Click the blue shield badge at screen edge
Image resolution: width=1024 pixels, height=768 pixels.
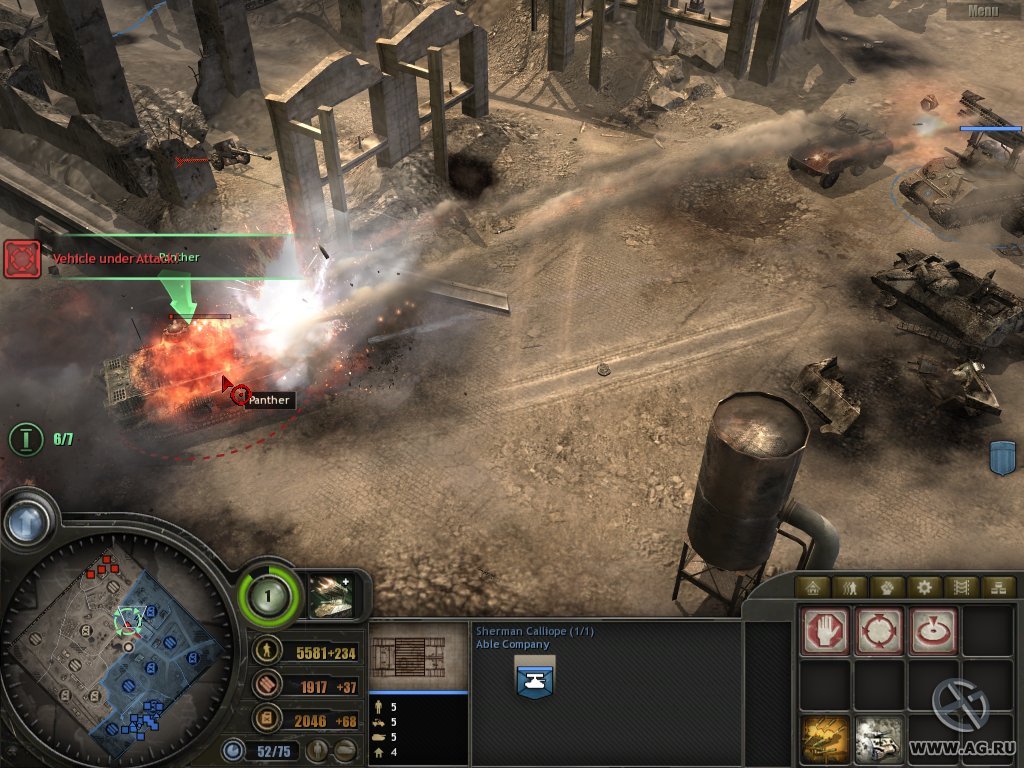click(x=1002, y=457)
